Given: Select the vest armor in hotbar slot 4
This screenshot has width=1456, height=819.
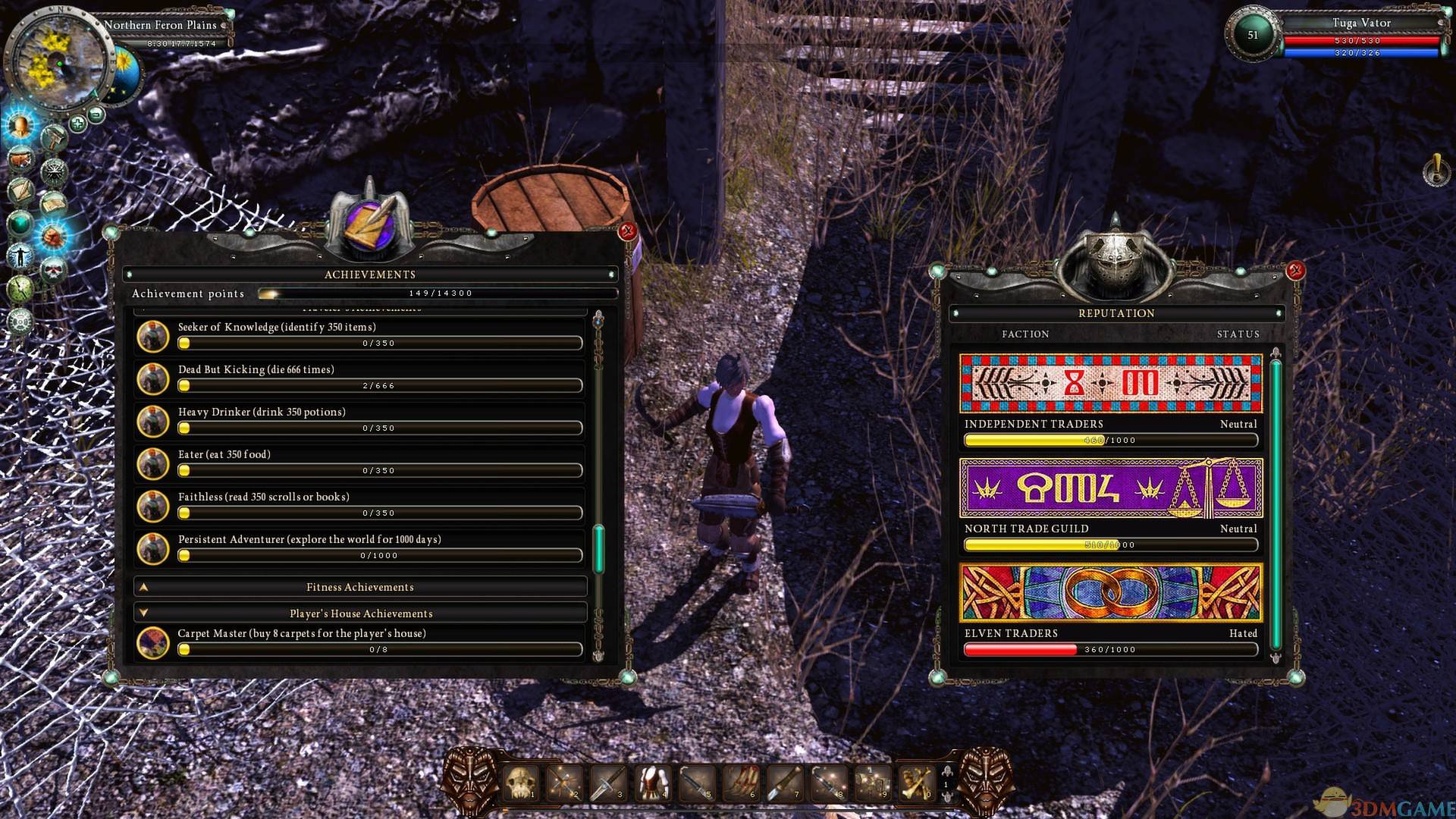Looking at the screenshot, I should click(x=651, y=783).
